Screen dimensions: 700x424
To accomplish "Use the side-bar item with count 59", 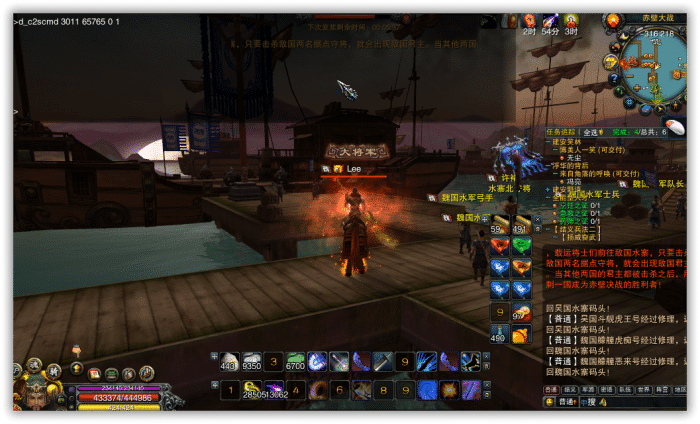I will [499, 223].
